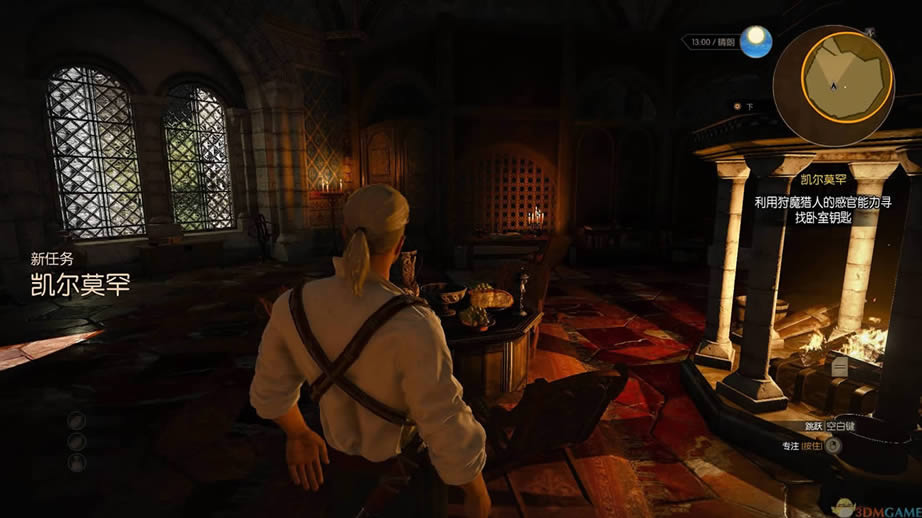Click the circular minimap
The width and height of the screenshot is (922, 518).
click(848, 85)
